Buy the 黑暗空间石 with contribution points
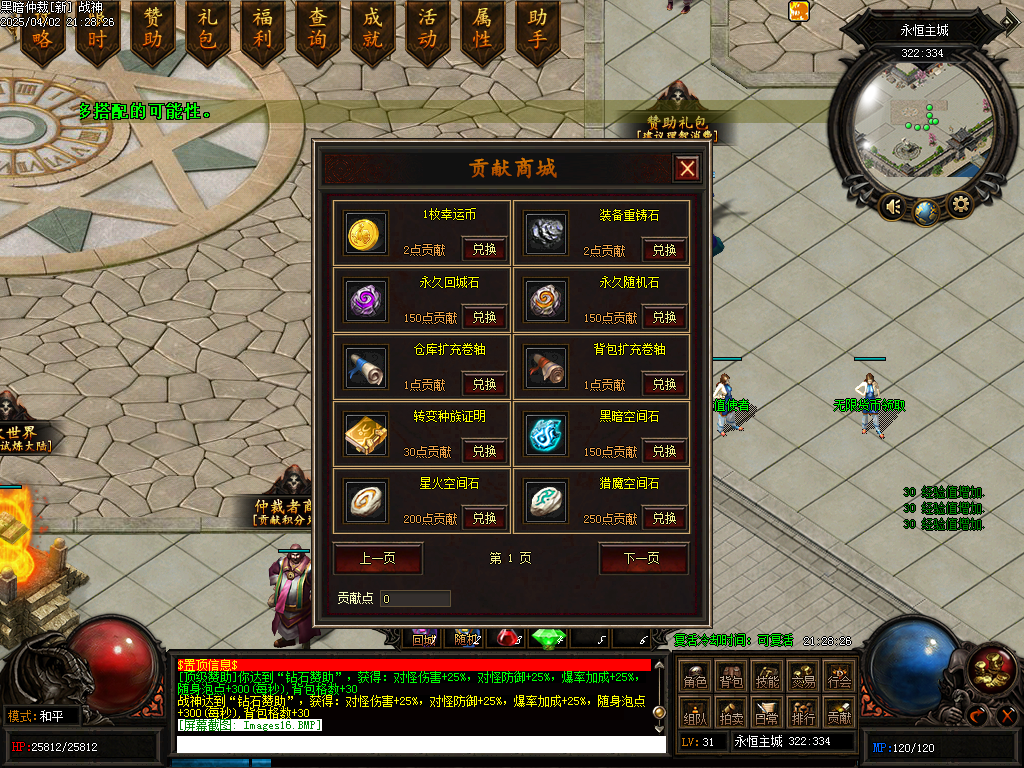This screenshot has width=1024, height=768. 664,451
